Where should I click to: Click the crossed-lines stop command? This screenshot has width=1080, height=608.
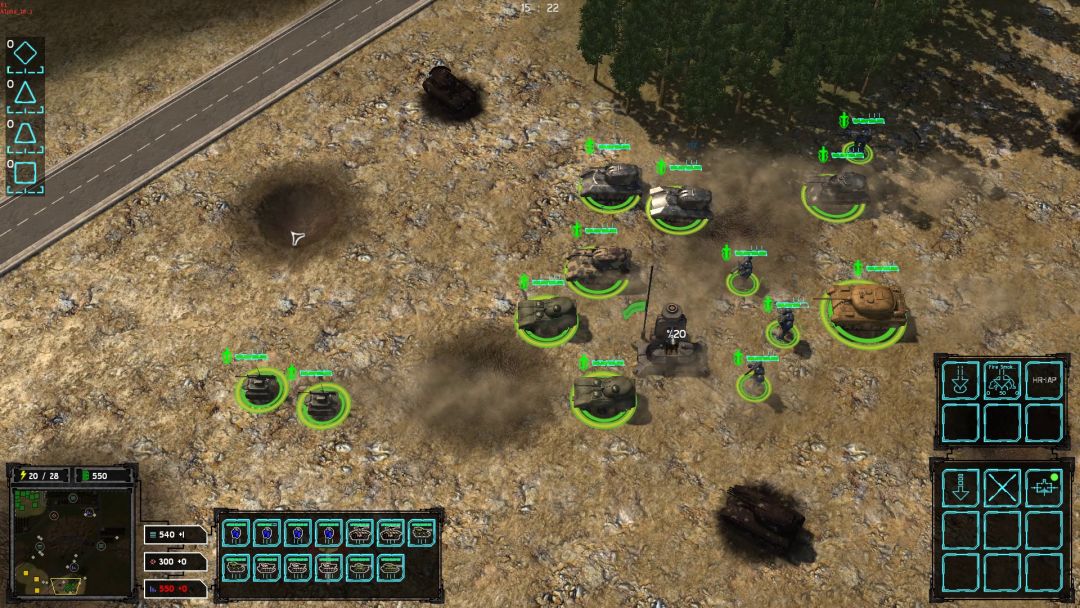click(x=1002, y=488)
